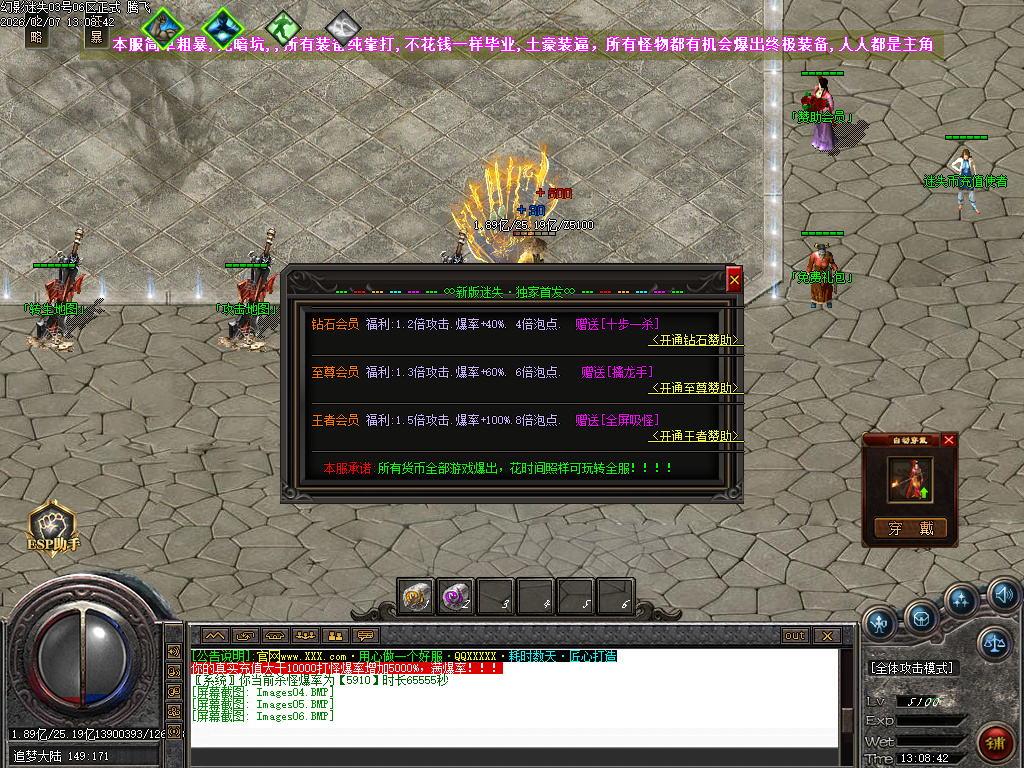Click the chat panel's out button
This screenshot has height=768, width=1024.
point(795,635)
